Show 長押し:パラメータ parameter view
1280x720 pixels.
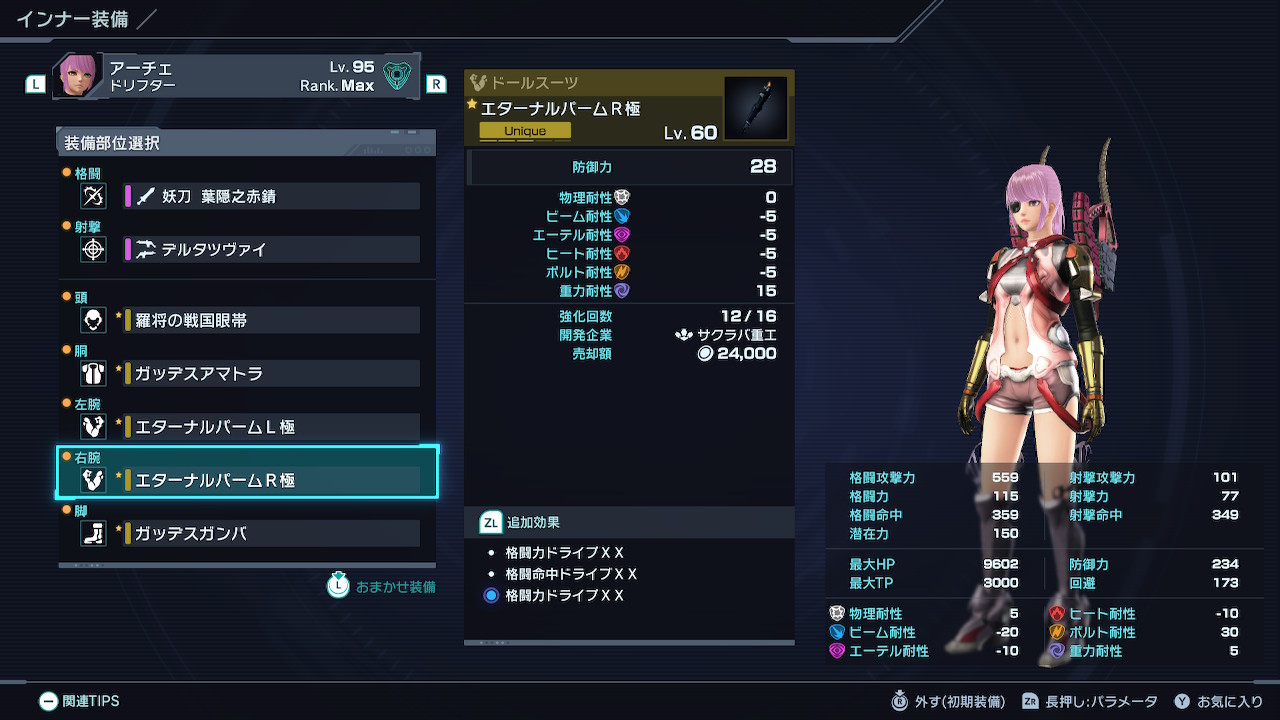click(1089, 701)
